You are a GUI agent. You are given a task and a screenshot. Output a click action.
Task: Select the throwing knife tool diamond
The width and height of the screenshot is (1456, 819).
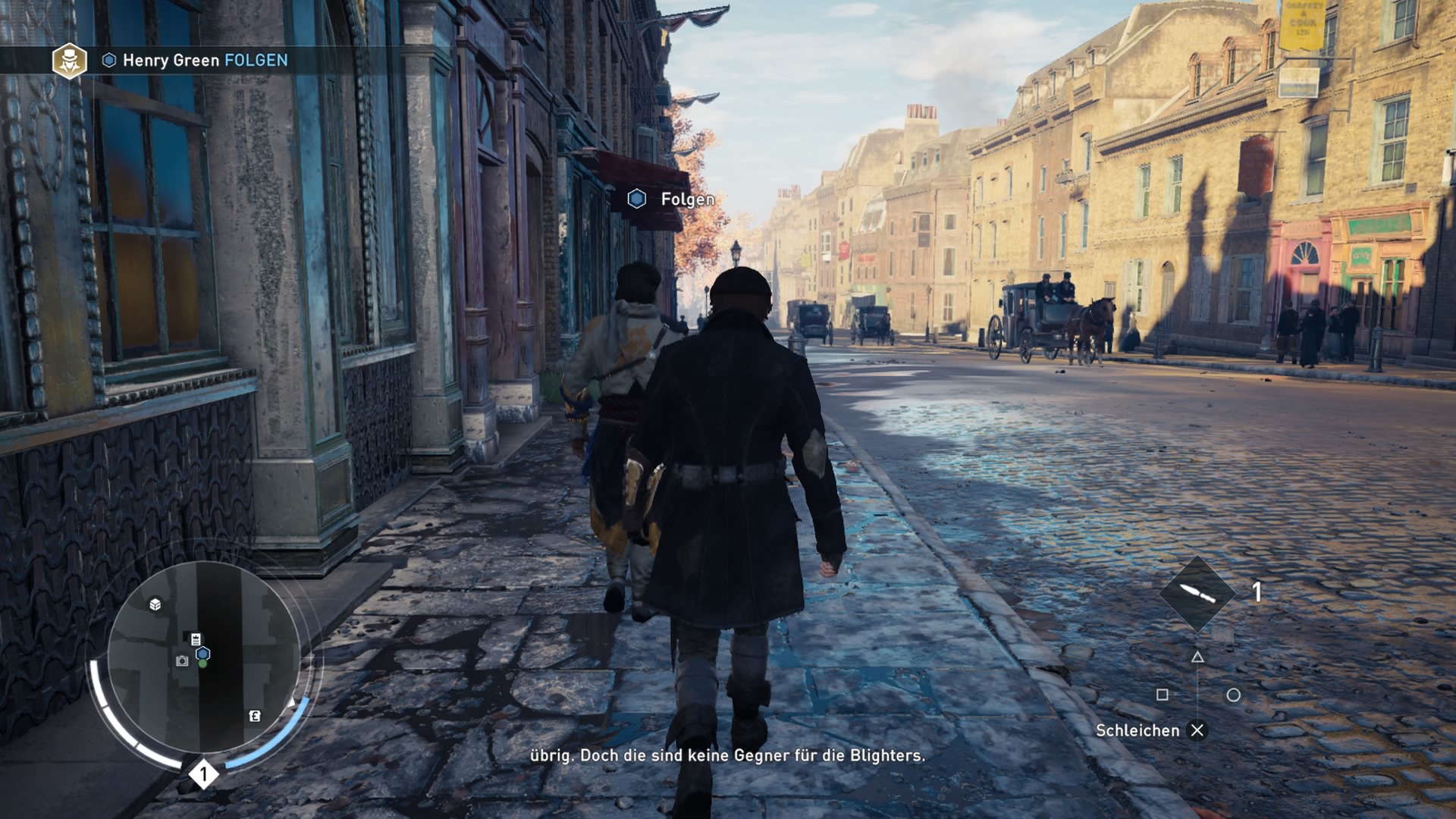click(1197, 594)
